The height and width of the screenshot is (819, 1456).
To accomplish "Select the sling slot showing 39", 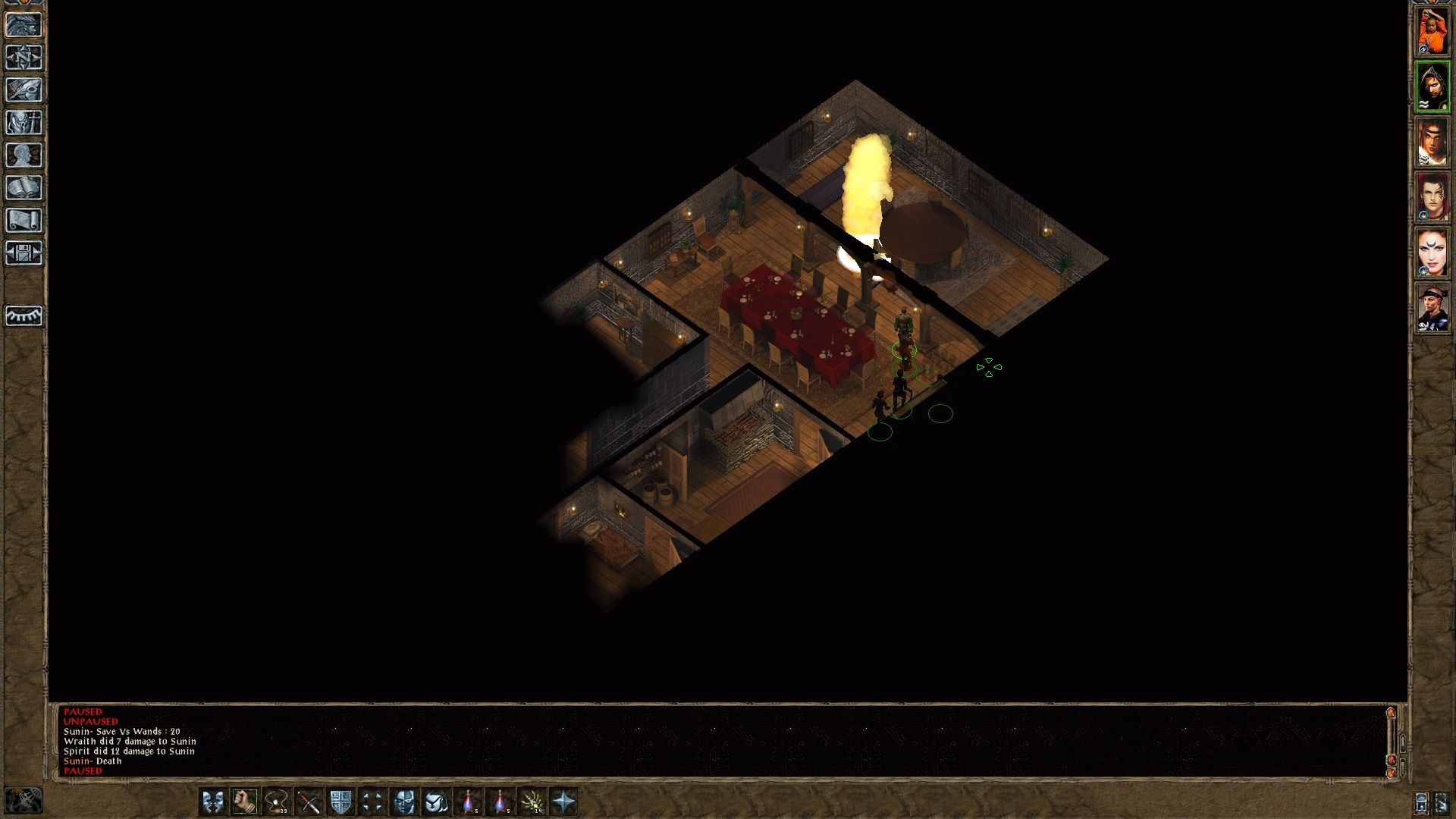I will point(277,802).
